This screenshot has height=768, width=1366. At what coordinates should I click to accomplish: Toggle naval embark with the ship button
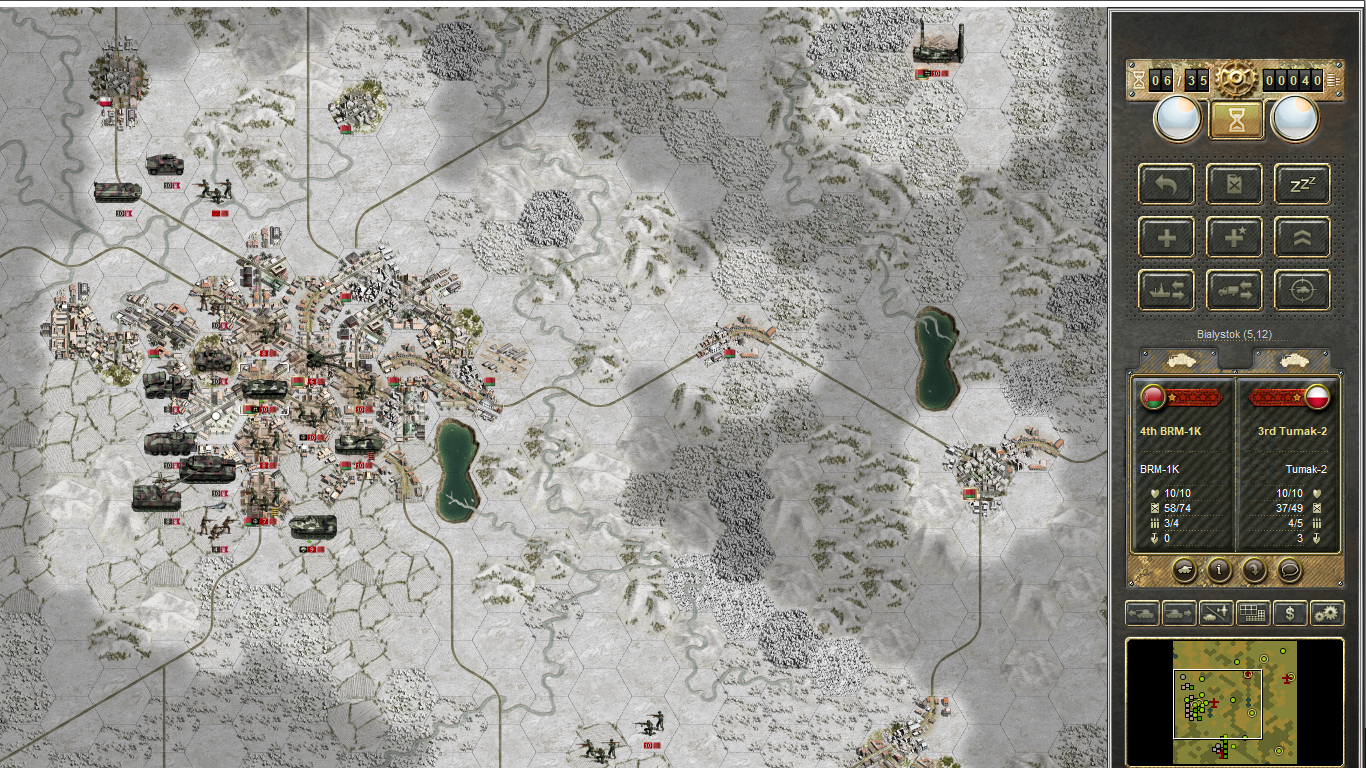pos(1166,290)
